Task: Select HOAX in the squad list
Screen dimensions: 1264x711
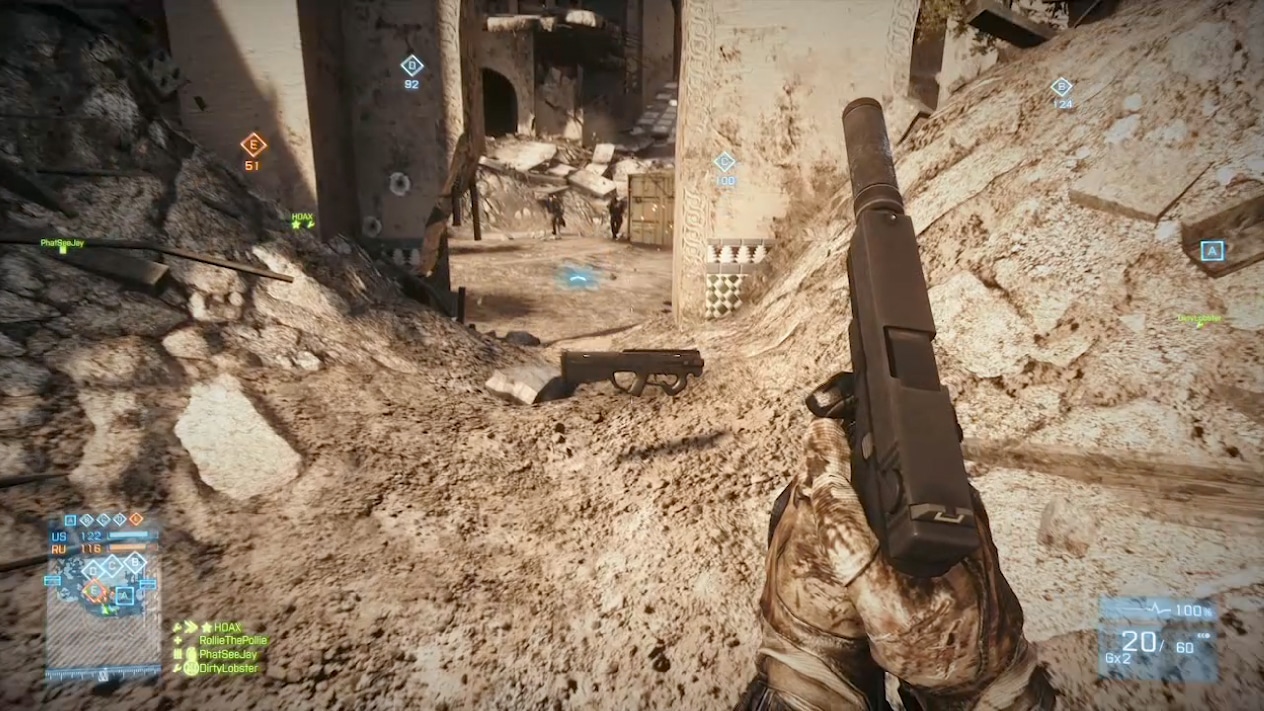Action: click(228, 627)
